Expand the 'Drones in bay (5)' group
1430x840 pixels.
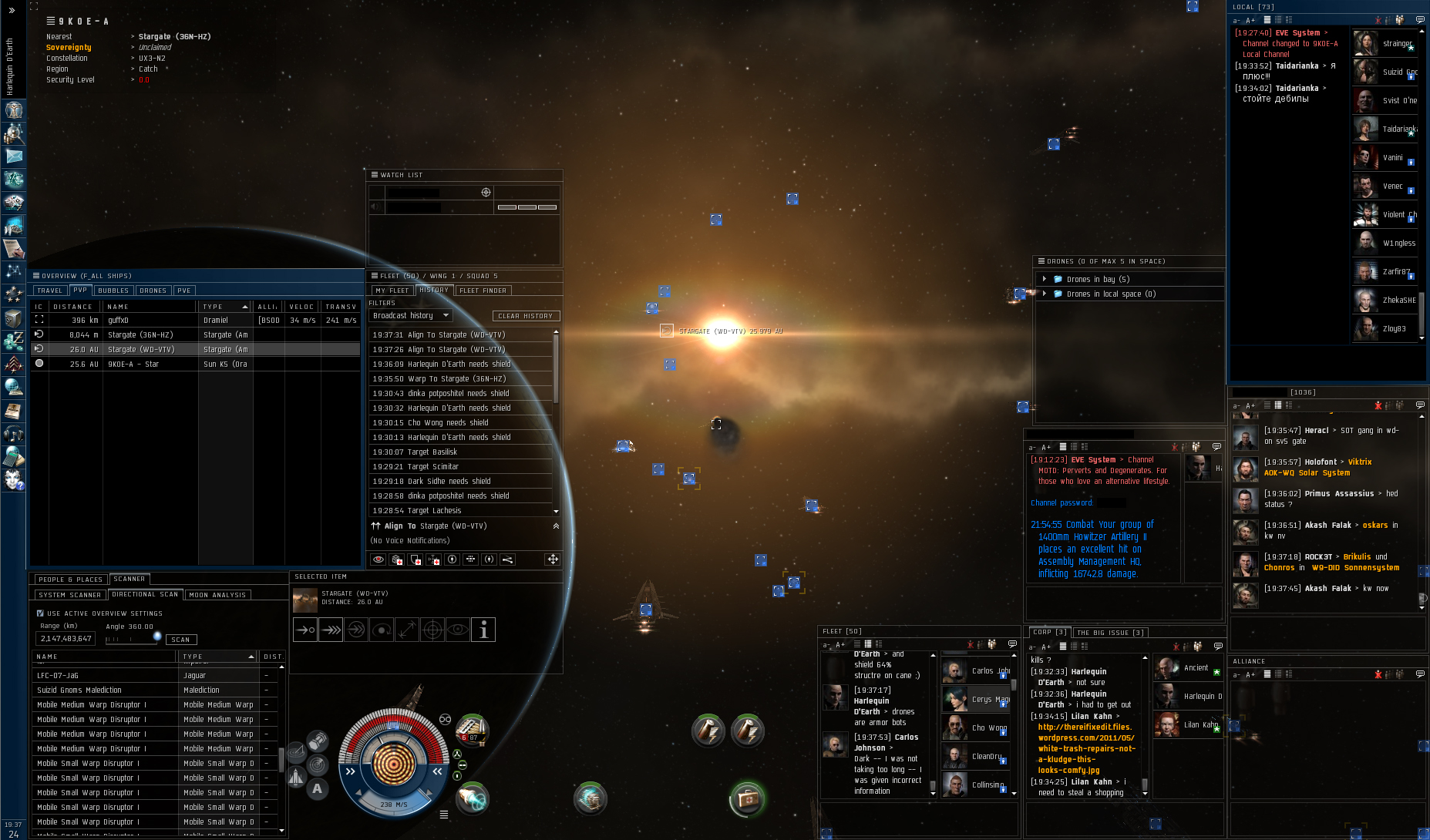[1045, 279]
